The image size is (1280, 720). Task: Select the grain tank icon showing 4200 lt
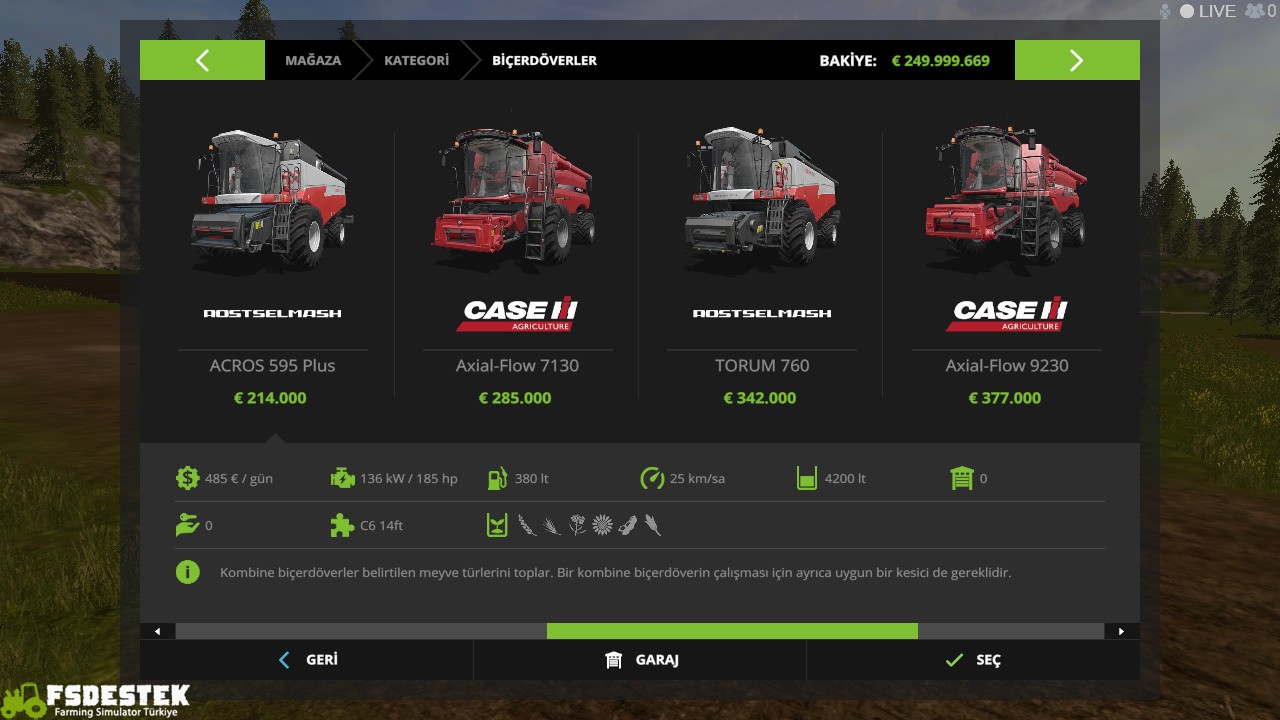click(x=807, y=478)
